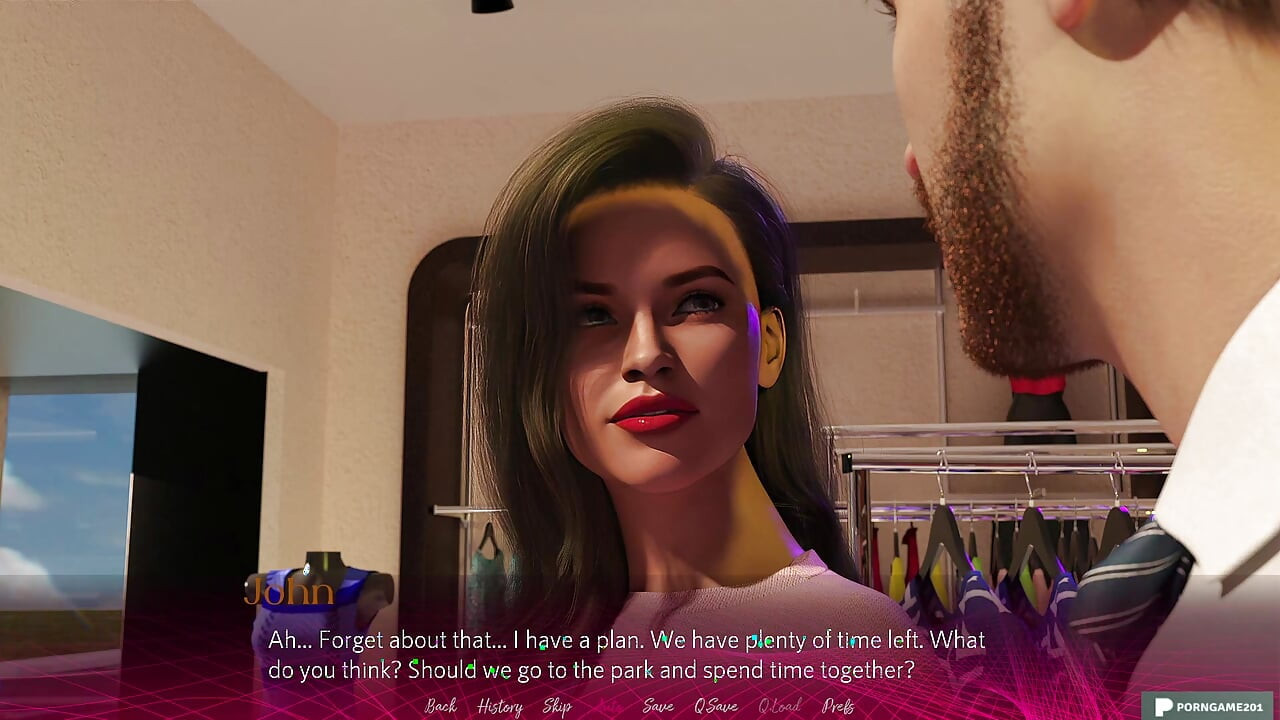Go Back to the previous dialogue line
1280x720 pixels.
[440, 706]
